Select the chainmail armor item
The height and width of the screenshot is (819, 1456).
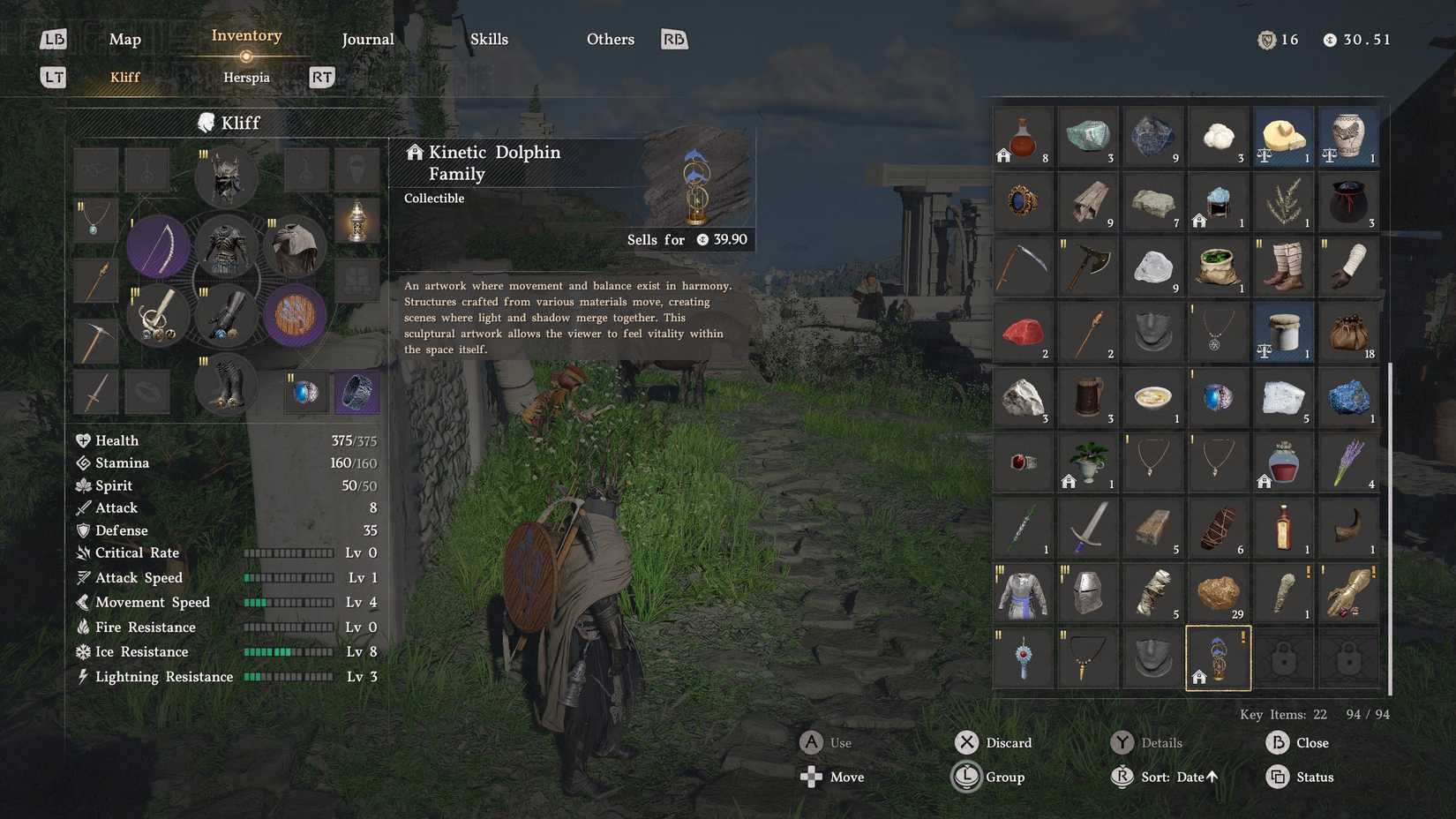(x=1023, y=592)
